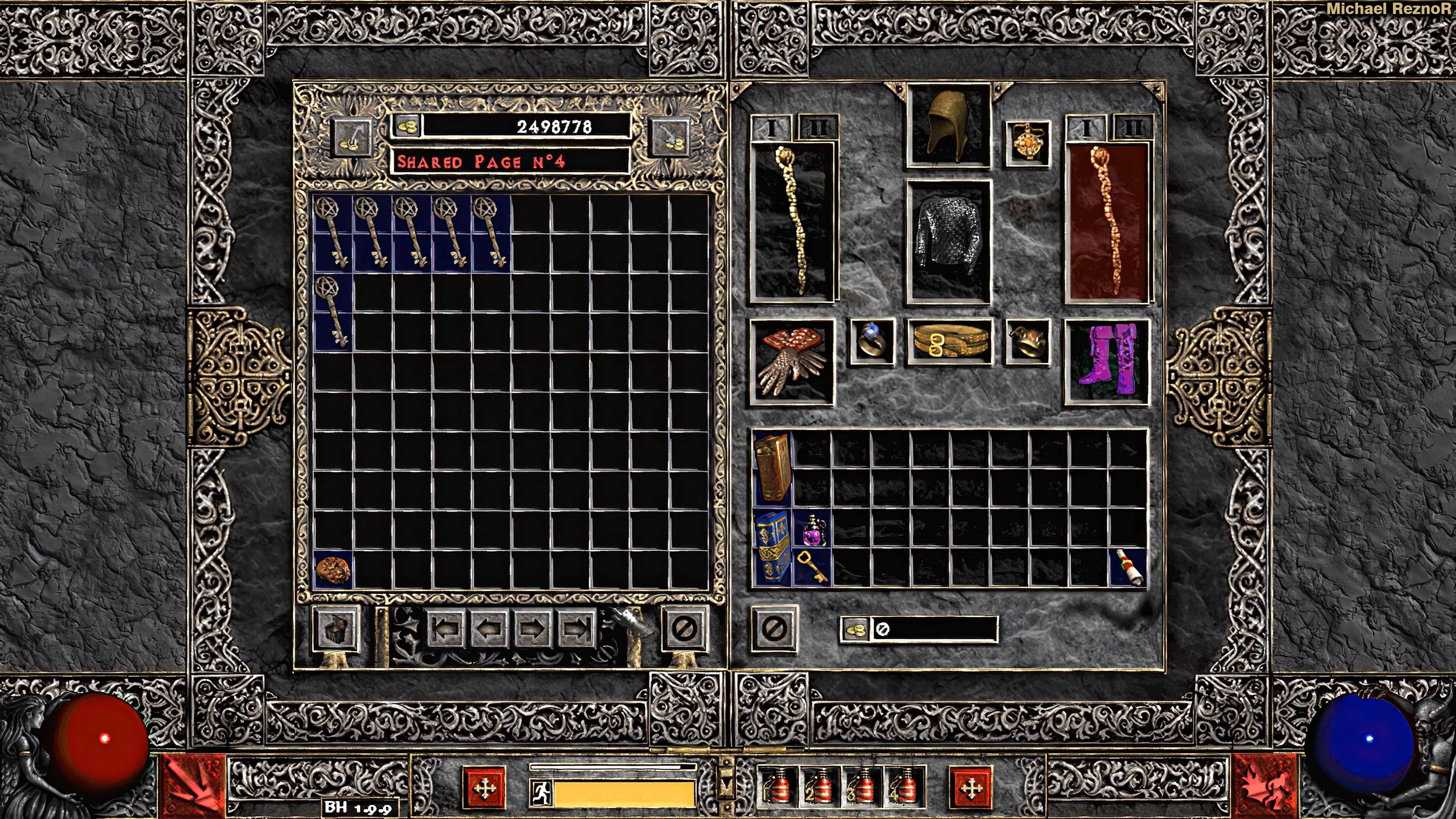This screenshot has width=1456, height=819.
Task: Close the stash panel with its cancel button
Action: 684,628
